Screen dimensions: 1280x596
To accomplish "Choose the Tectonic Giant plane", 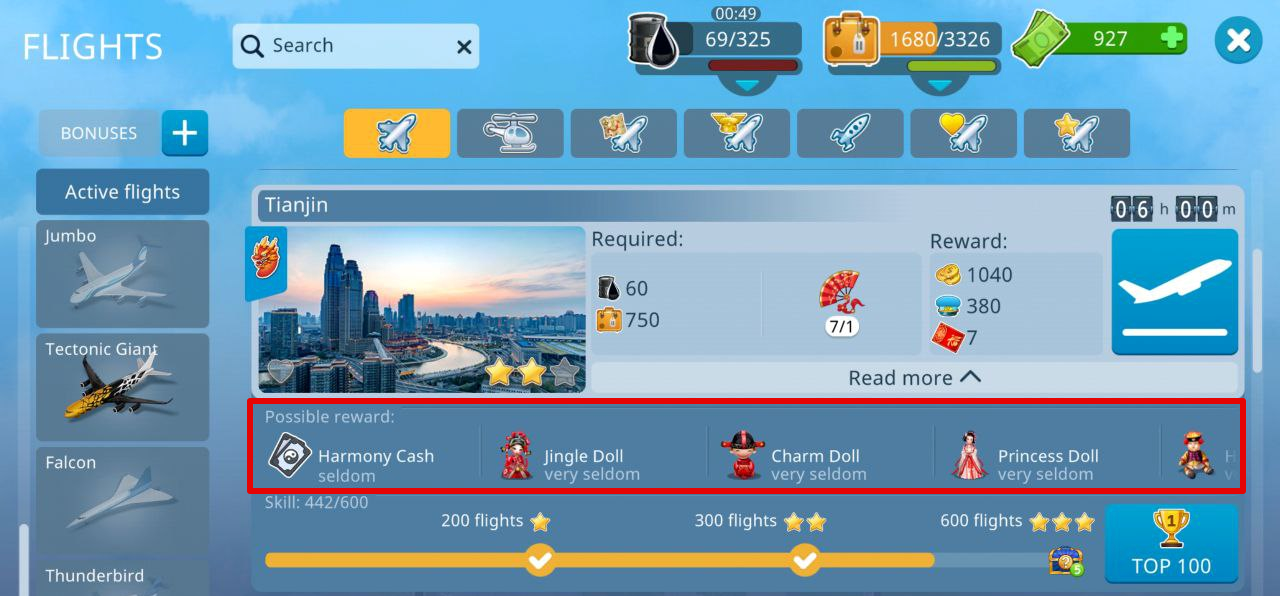I will pos(123,387).
